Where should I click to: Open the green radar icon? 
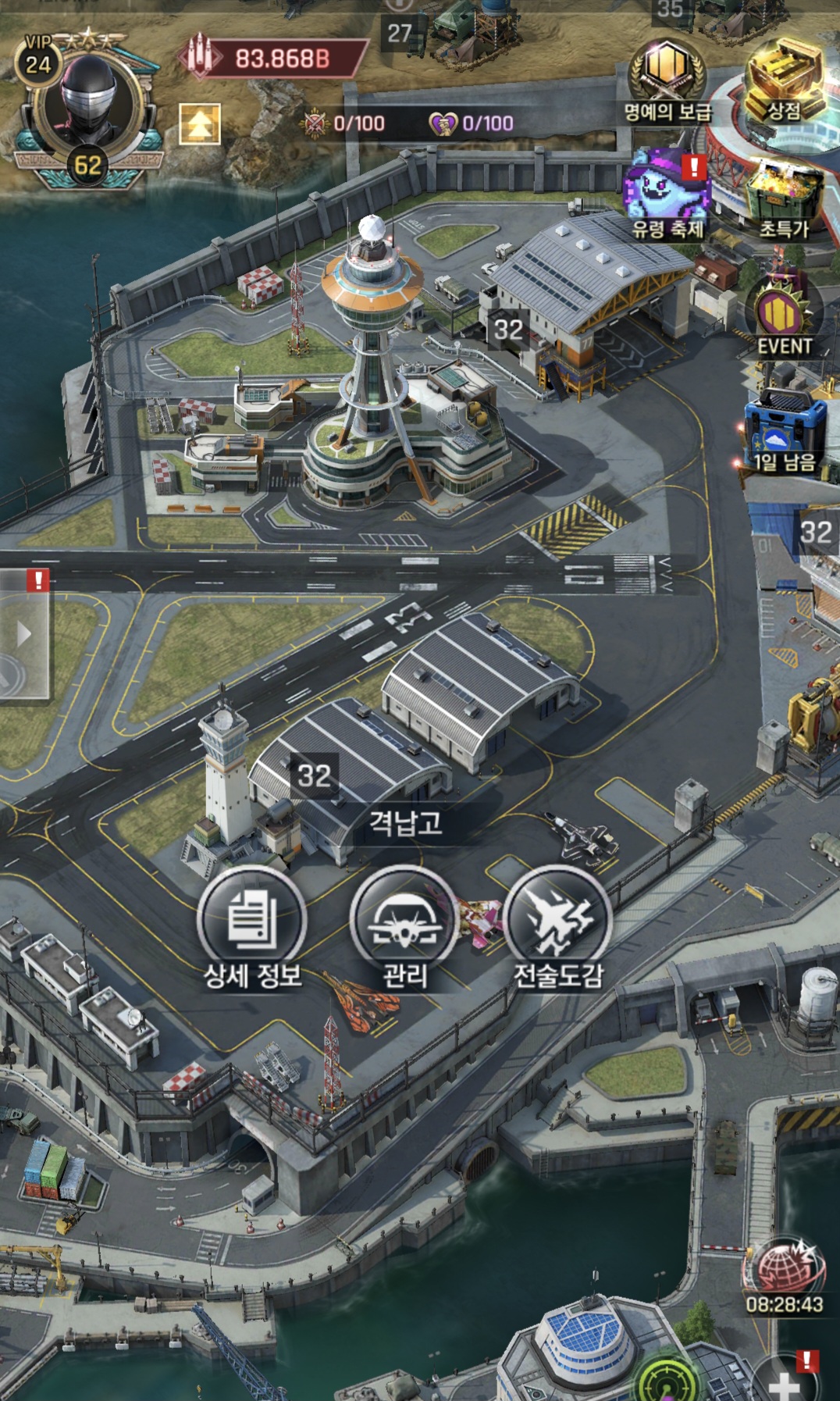(x=666, y=1382)
